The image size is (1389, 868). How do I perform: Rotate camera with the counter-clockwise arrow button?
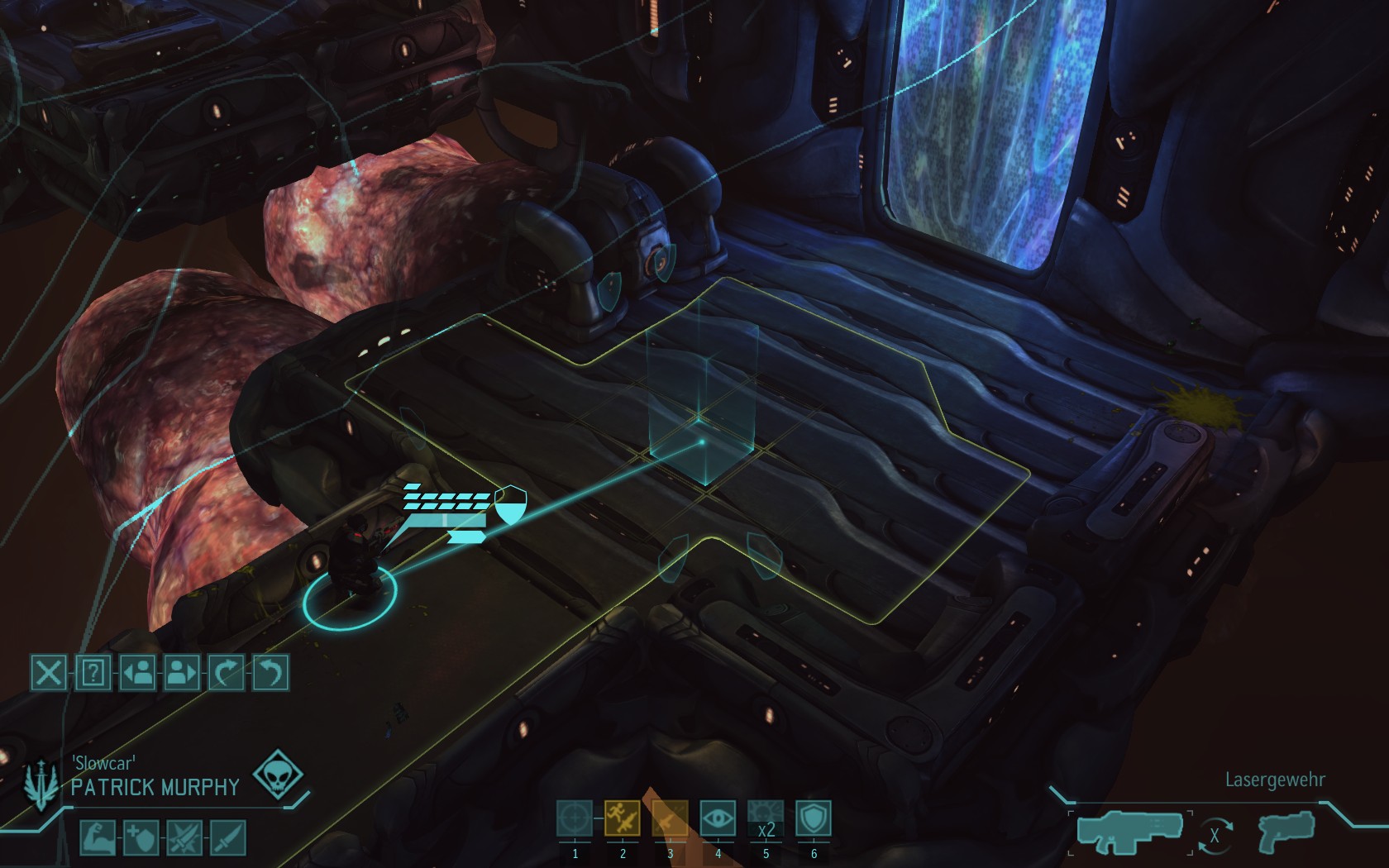(270, 673)
